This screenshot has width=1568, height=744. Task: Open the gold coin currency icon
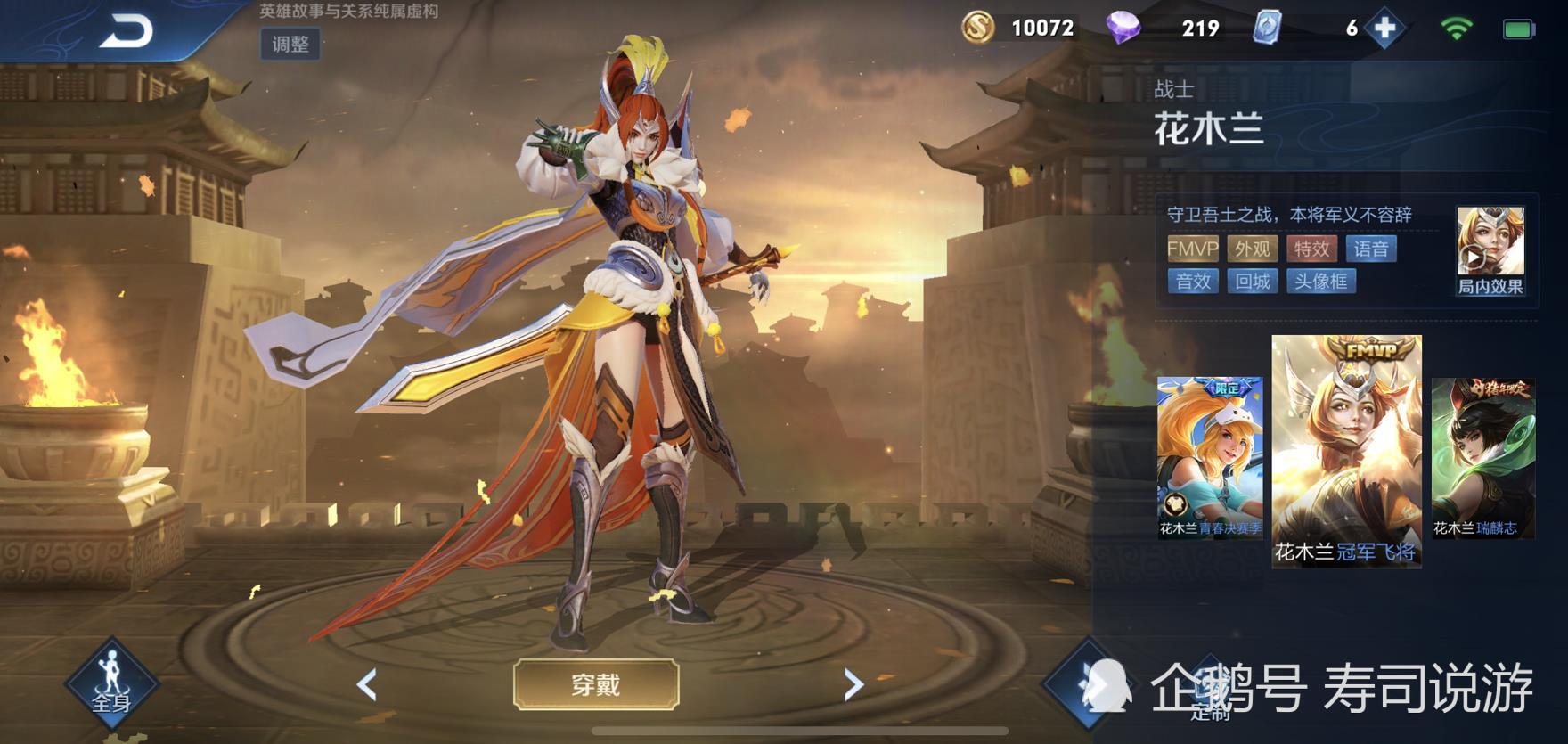coord(977,29)
